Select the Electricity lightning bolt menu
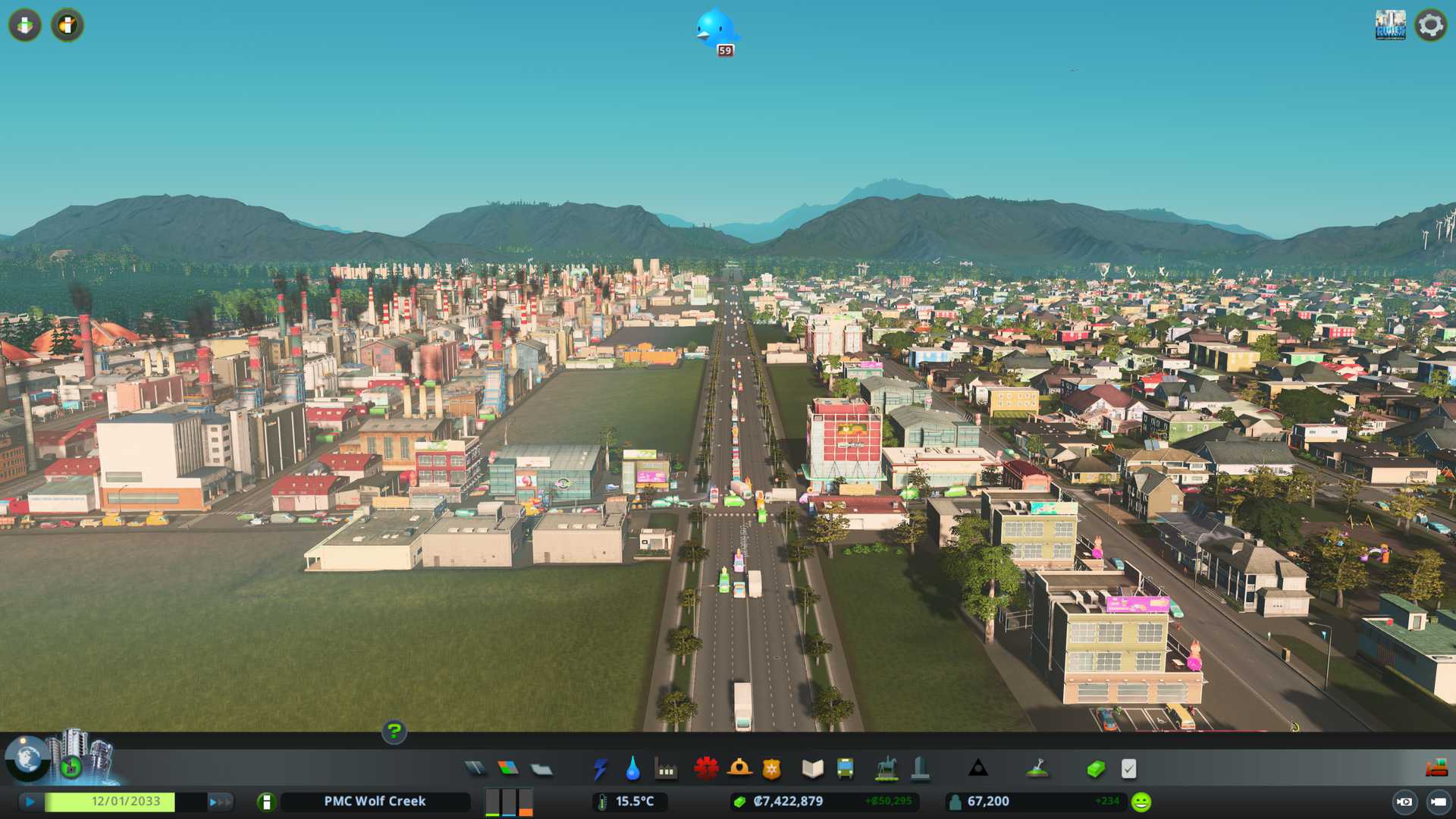 (601, 769)
